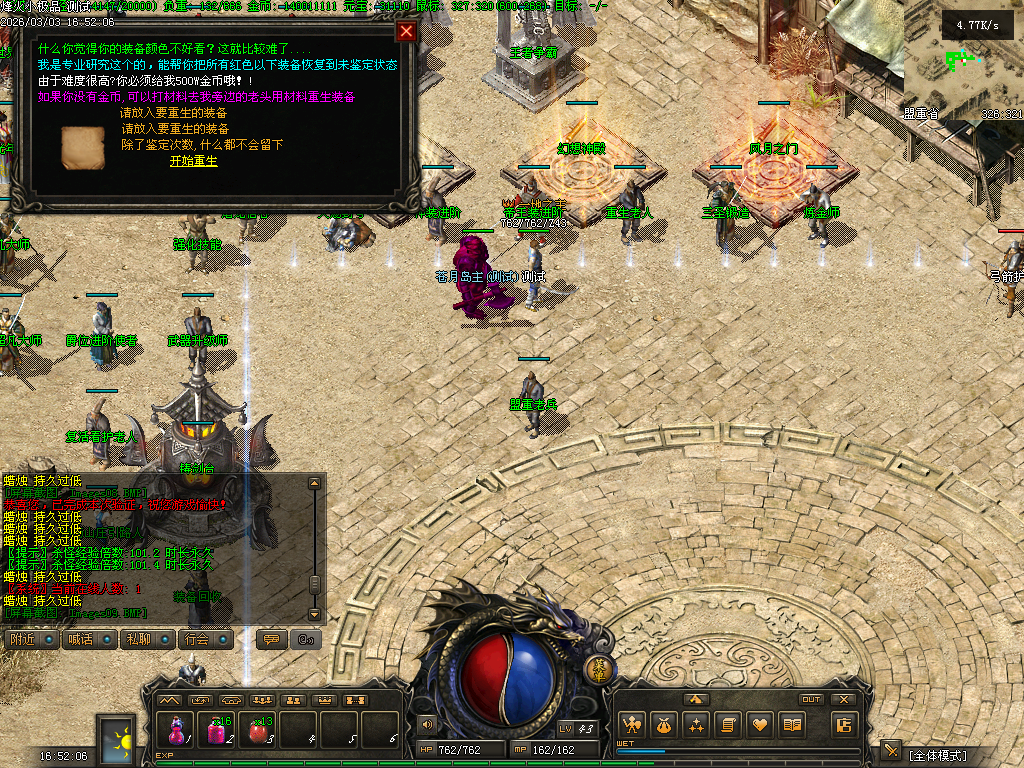Click the speech bubble chat button
1024x768 pixels.
269,639
